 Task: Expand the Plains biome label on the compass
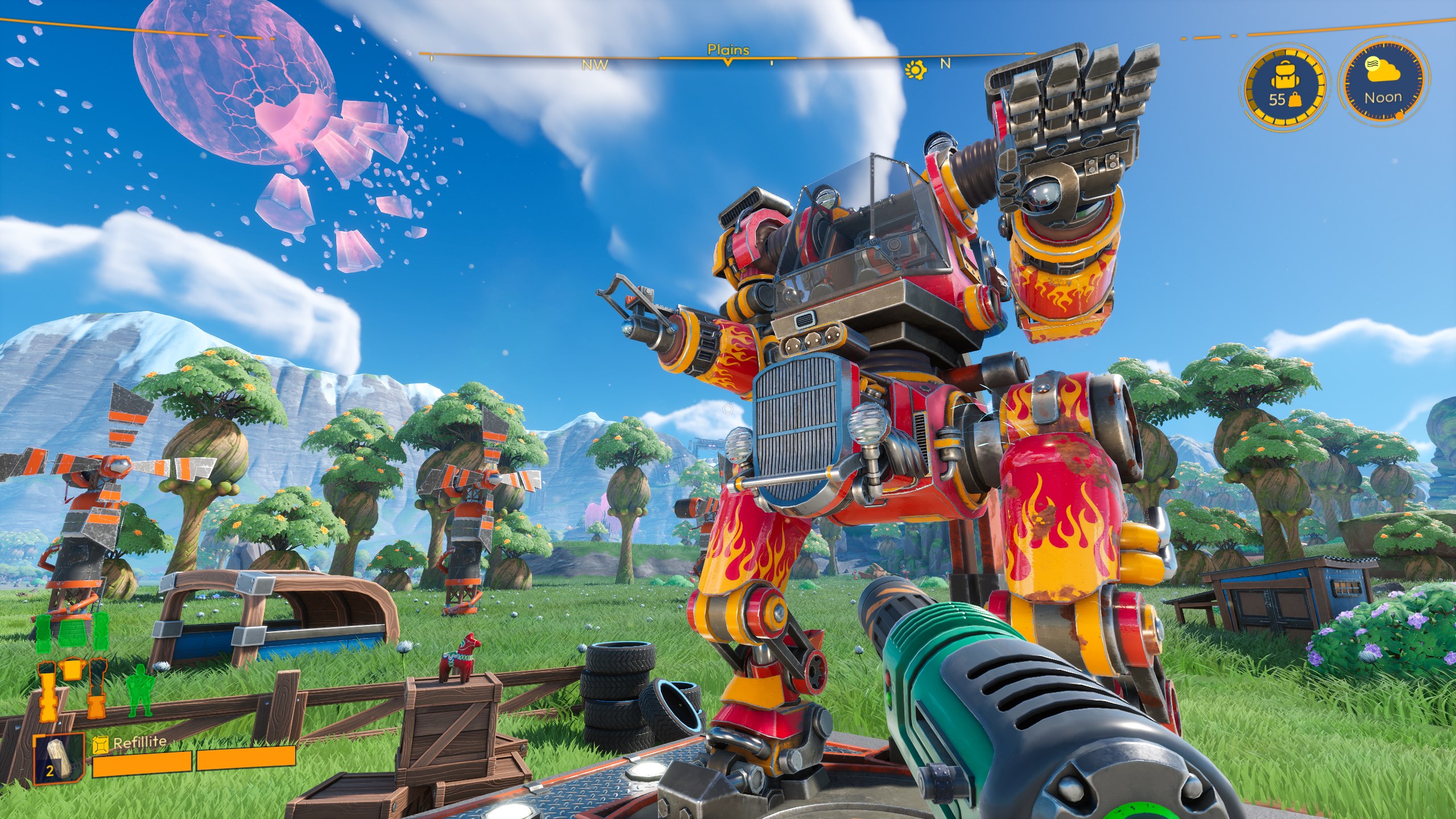(728, 51)
